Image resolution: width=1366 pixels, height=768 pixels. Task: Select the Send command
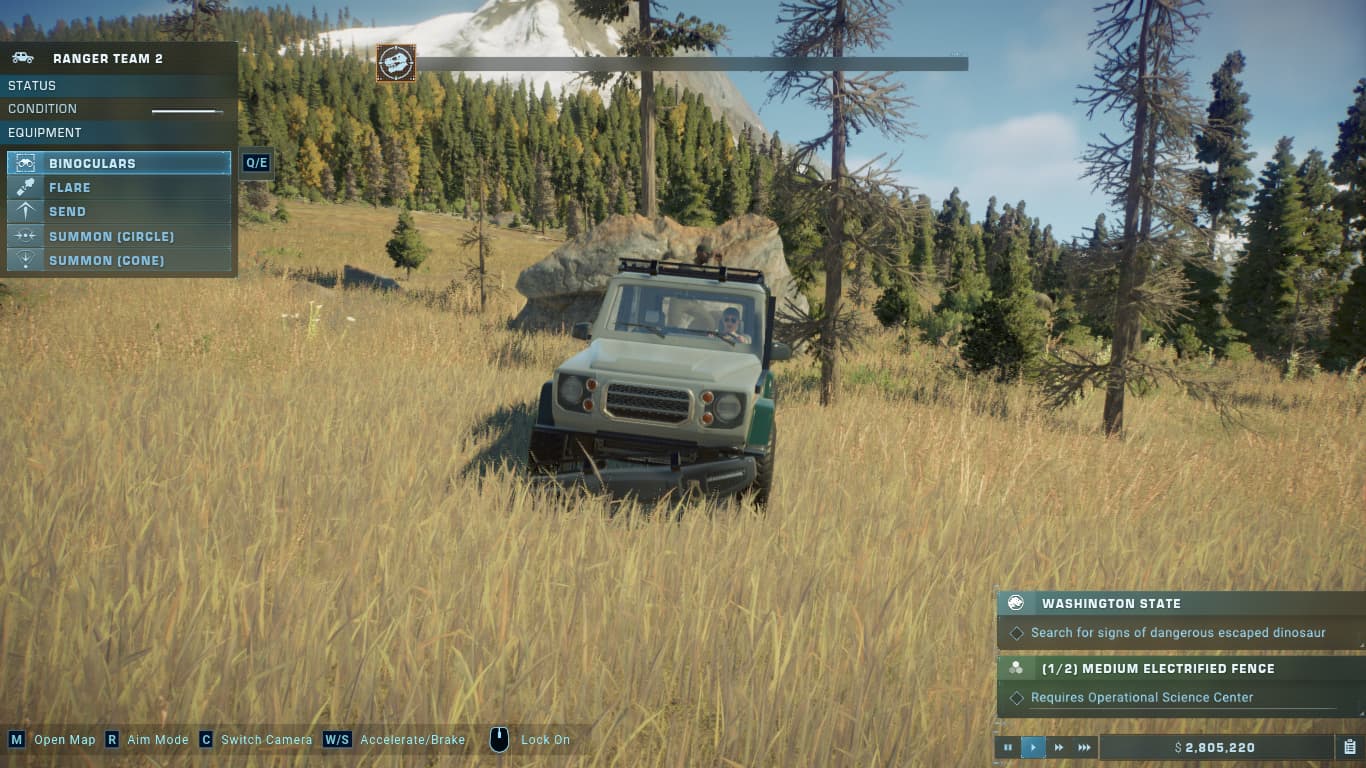coord(118,212)
